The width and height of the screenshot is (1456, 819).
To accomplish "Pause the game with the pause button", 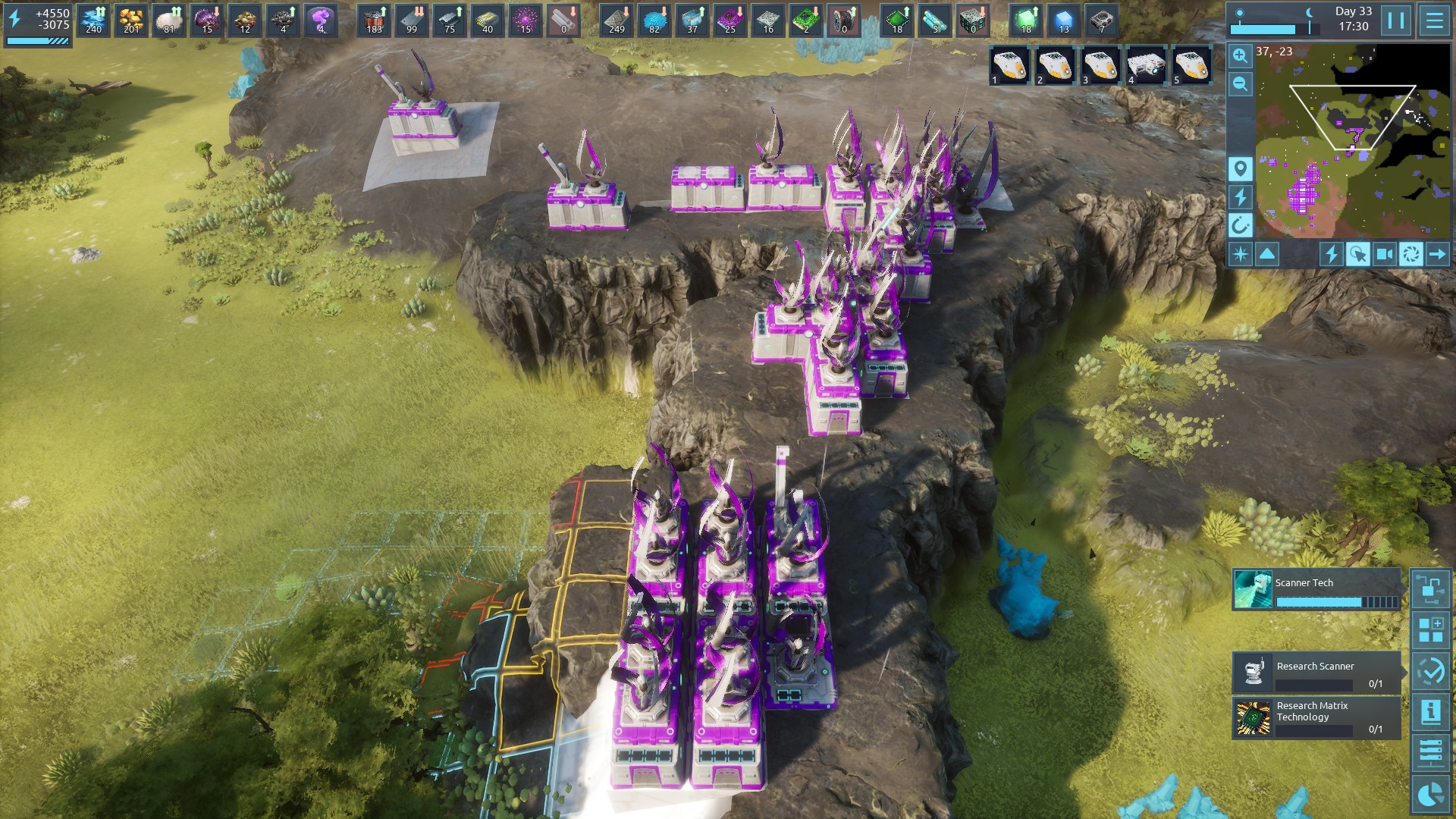I will pos(1395,20).
